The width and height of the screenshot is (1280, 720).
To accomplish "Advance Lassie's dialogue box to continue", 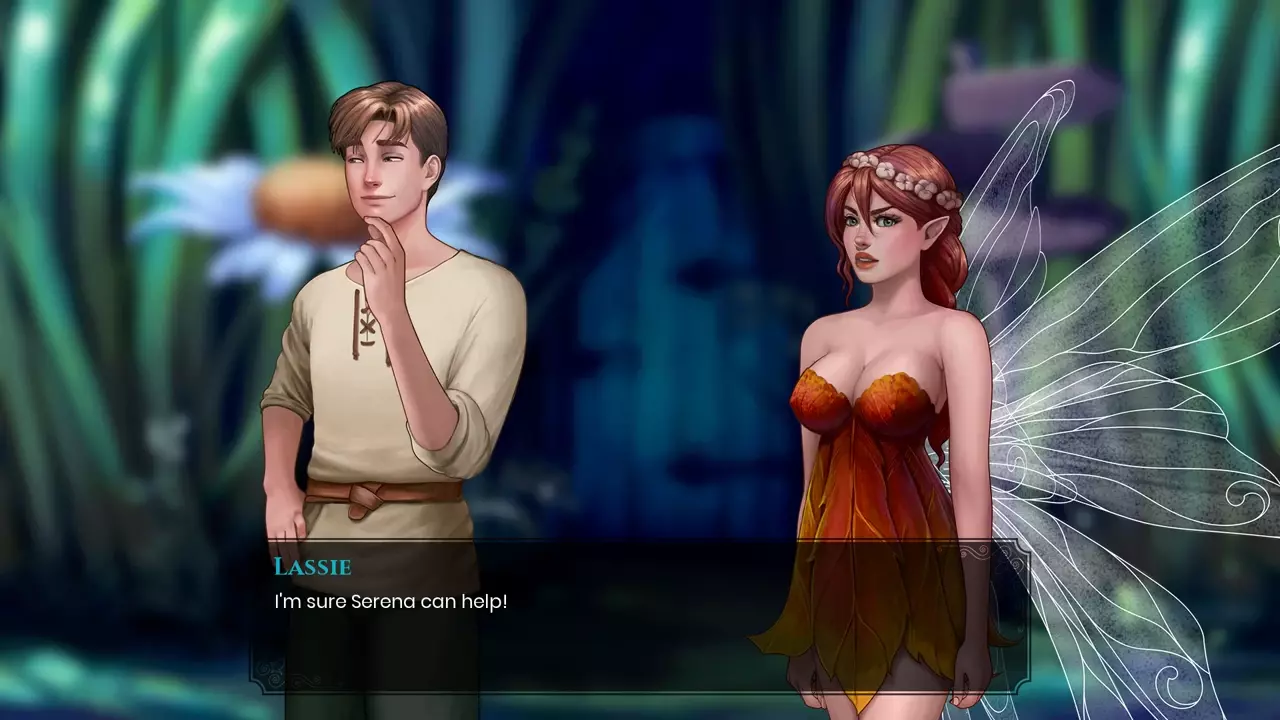I will pos(638,615).
